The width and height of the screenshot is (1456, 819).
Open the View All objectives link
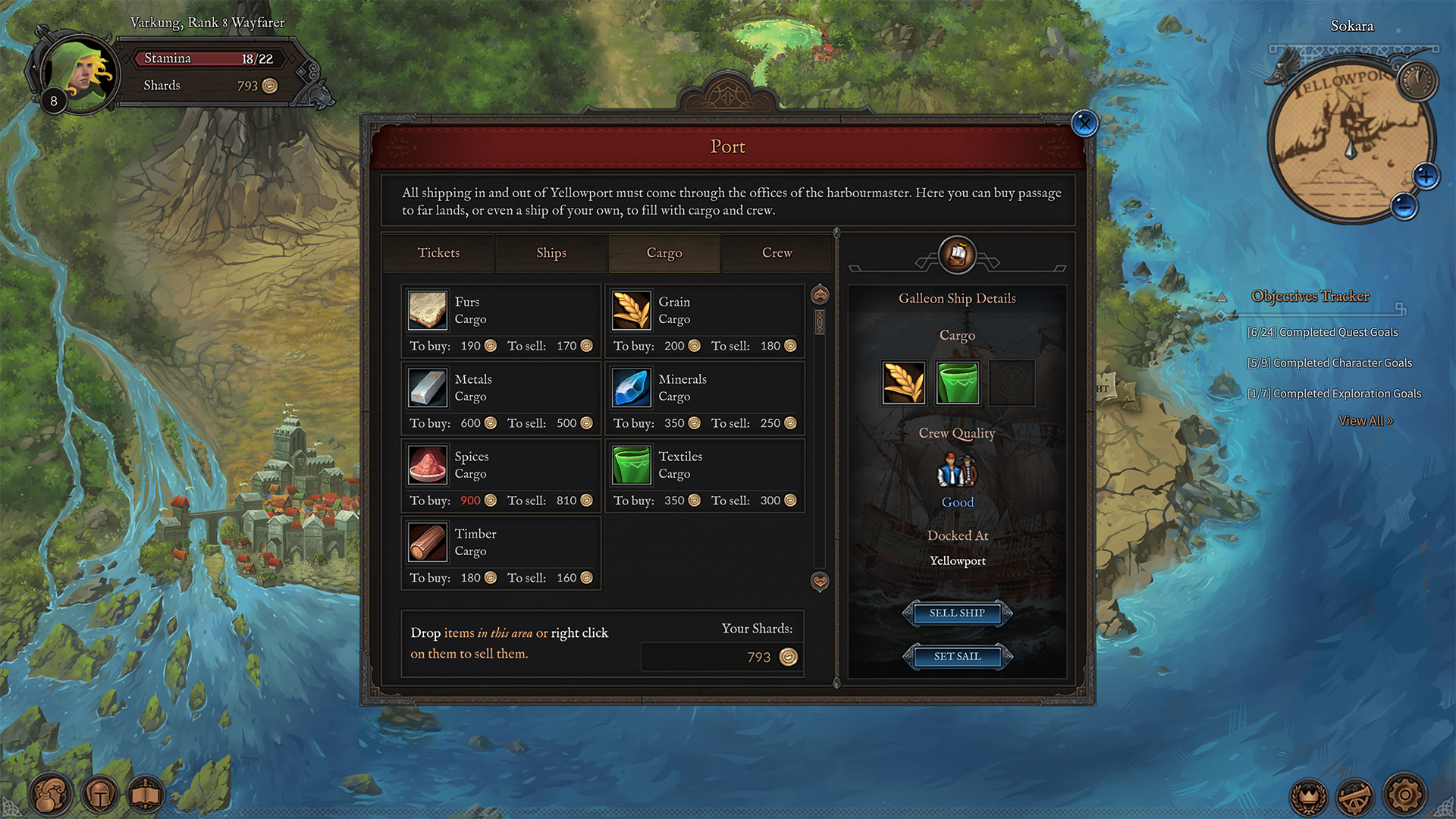click(x=1367, y=420)
